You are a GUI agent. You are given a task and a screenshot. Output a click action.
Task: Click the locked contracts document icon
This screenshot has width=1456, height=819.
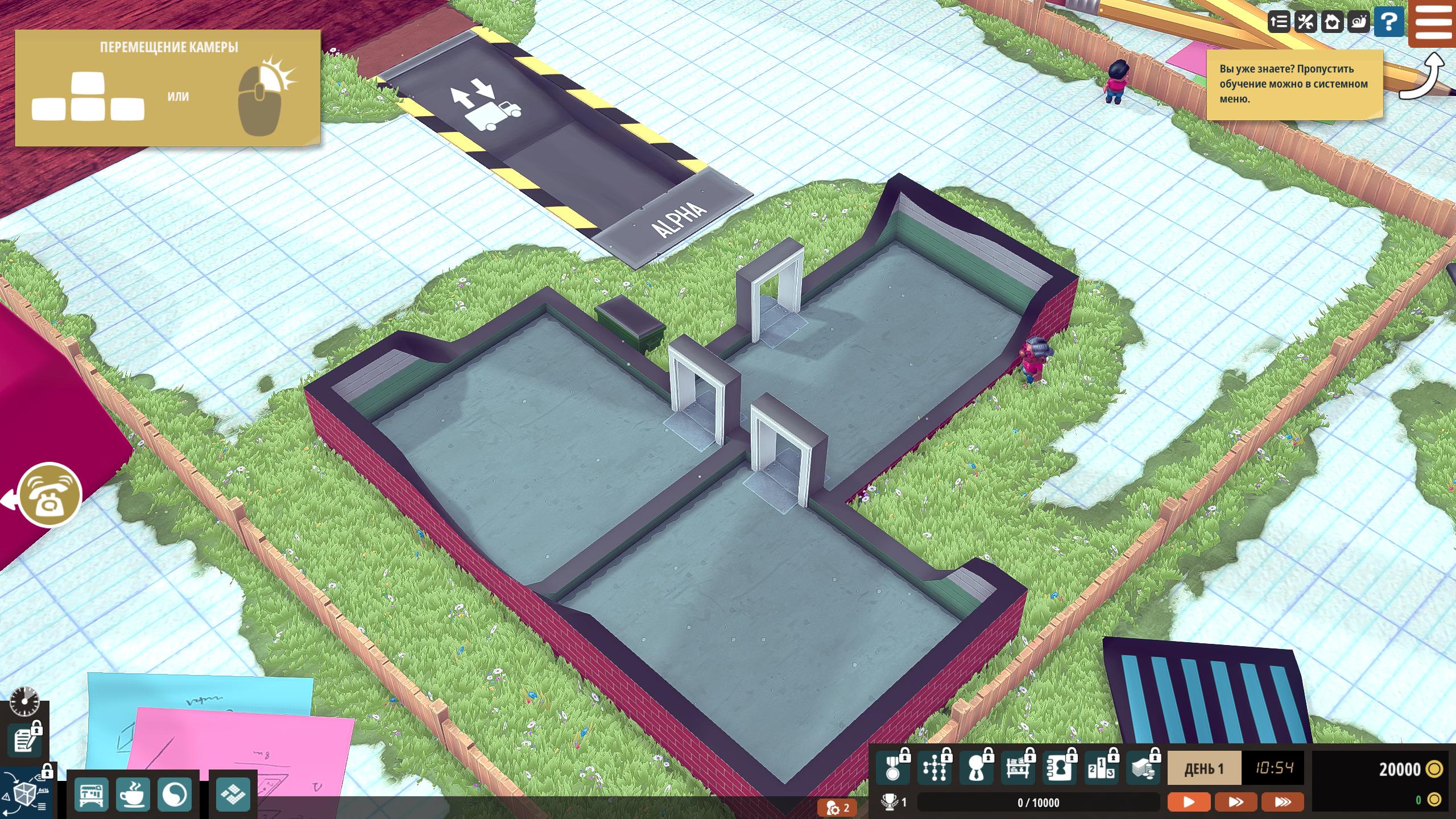[24, 741]
